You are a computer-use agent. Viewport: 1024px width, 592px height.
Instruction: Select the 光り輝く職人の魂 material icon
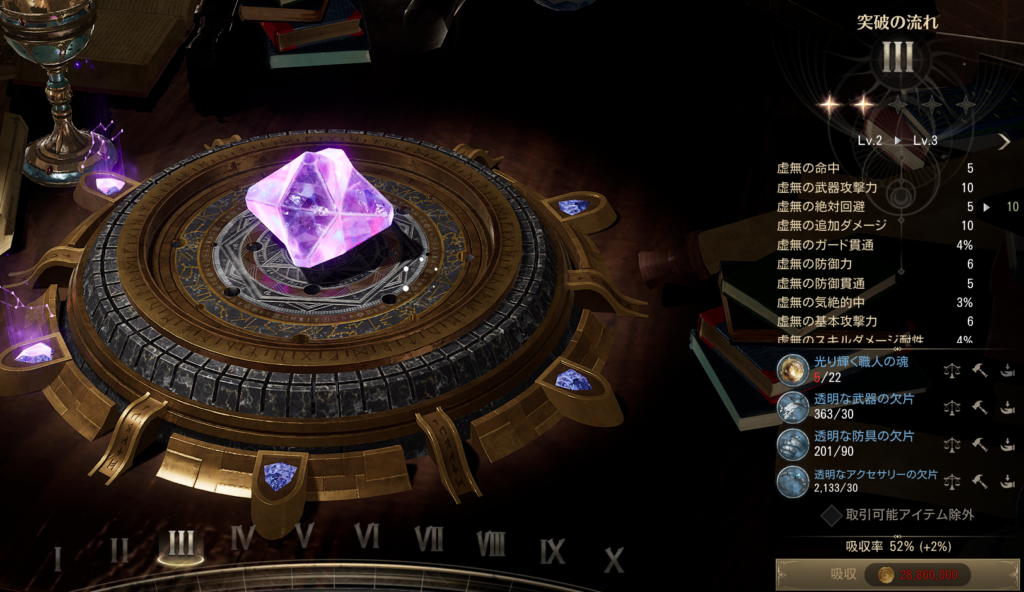pyautogui.click(x=793, y=370)
